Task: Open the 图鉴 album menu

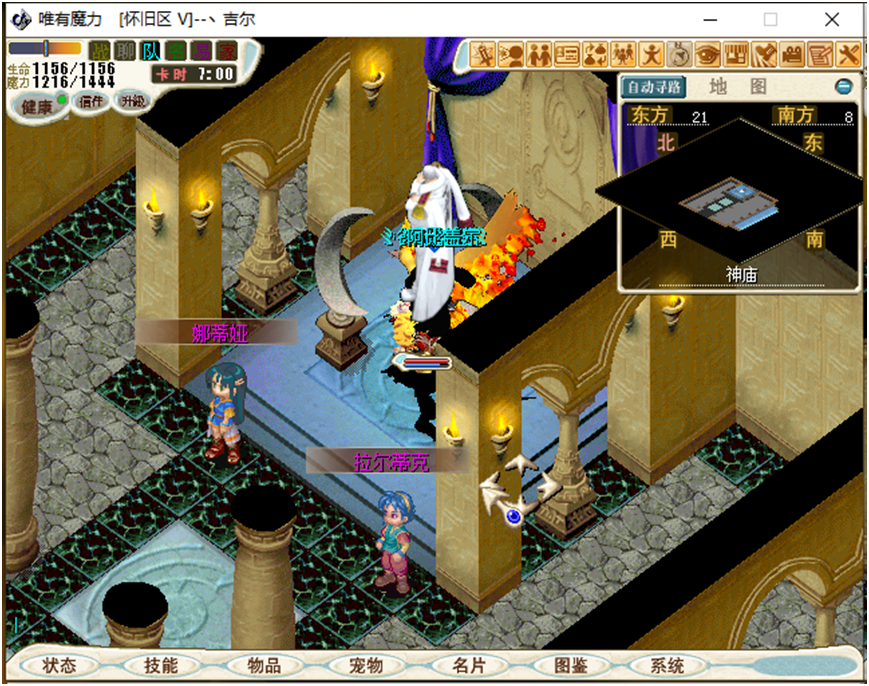Action: tap(570, 665)
